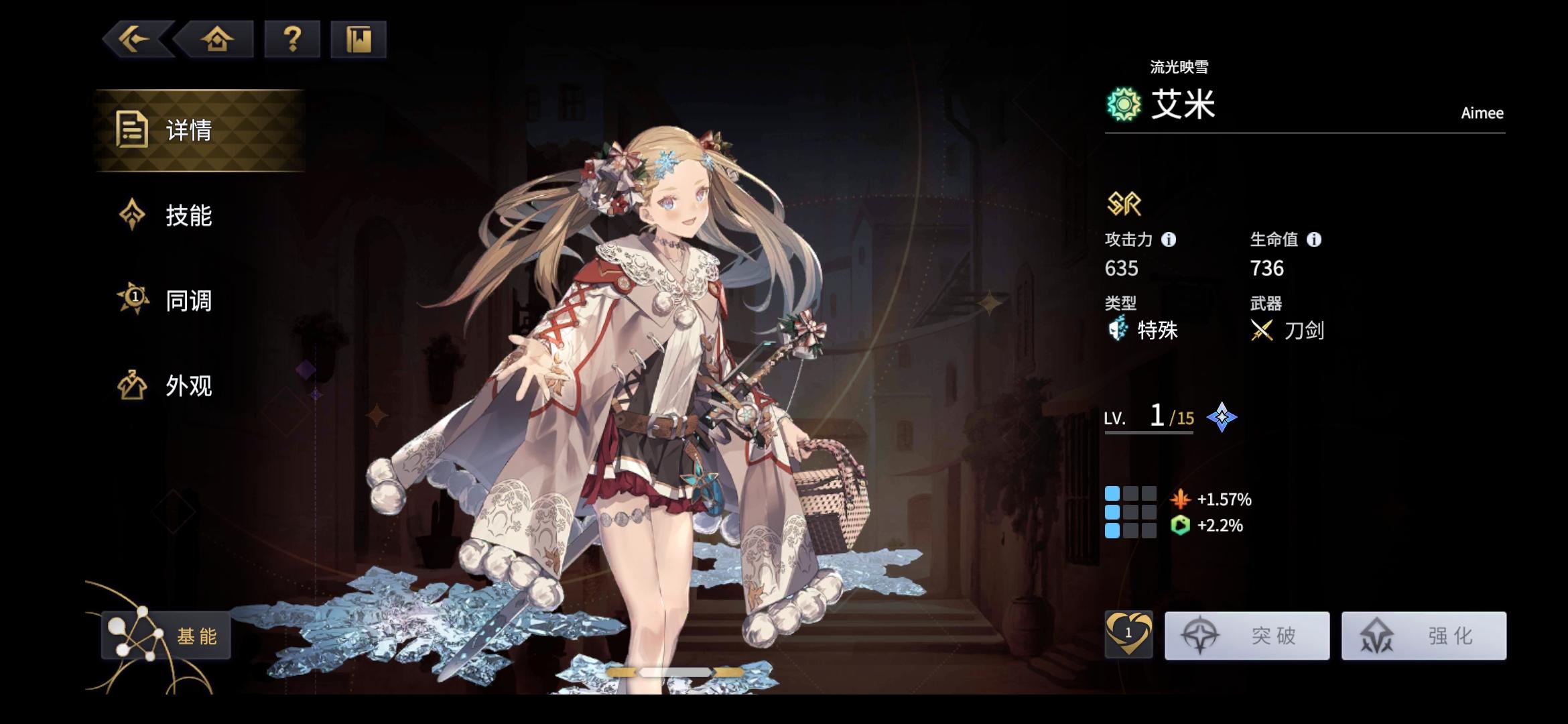Image resolution: width=1568 pixels, height=724 pixels.
Task: Click the 刀剑 crossed swords weapon icon
Action: pos(1262,329)
